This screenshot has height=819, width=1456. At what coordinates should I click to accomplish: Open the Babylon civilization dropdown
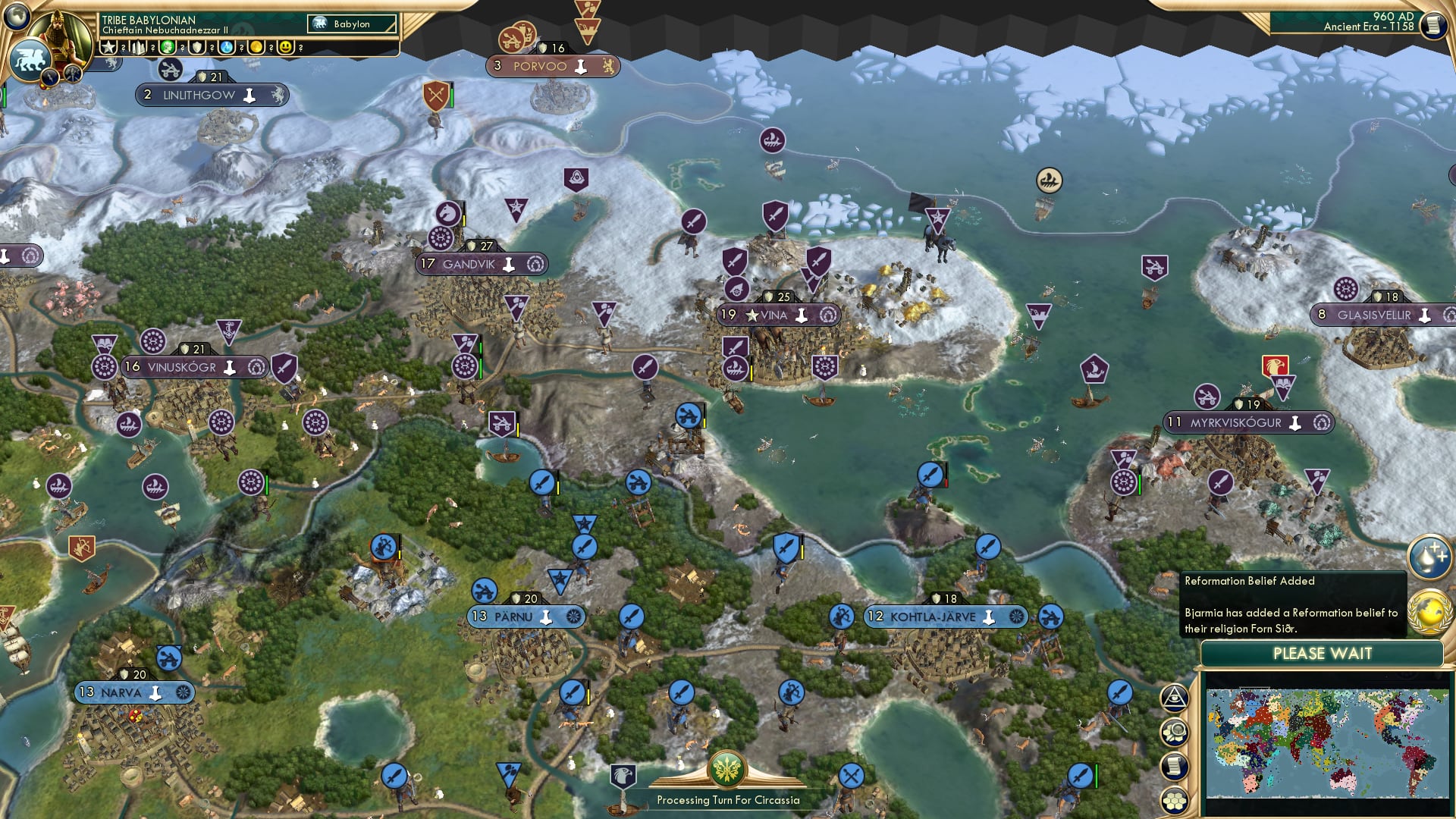pyautogui.click(x=351, y=24)
